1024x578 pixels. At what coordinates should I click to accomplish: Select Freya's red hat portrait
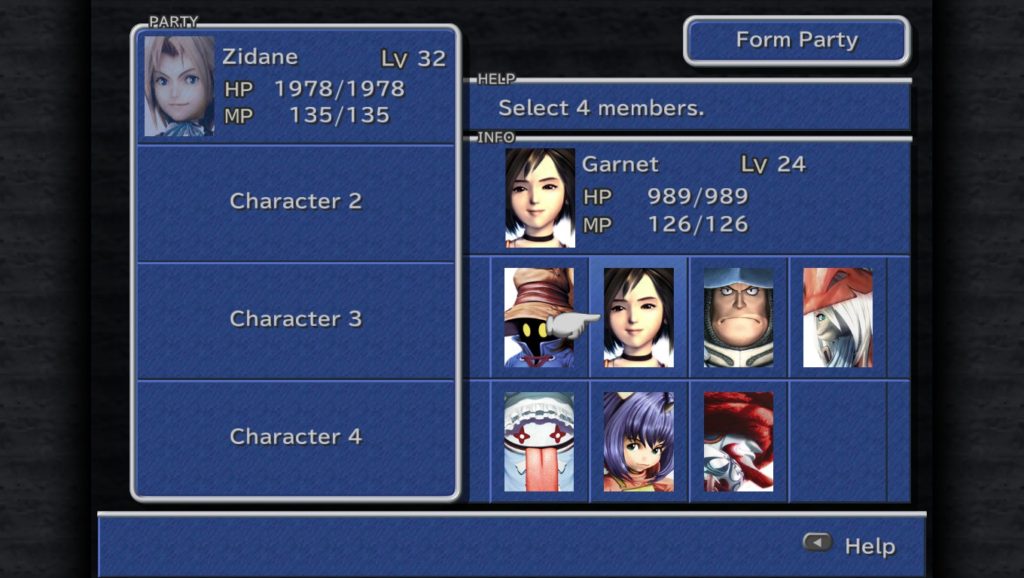[x=838, y=318]
